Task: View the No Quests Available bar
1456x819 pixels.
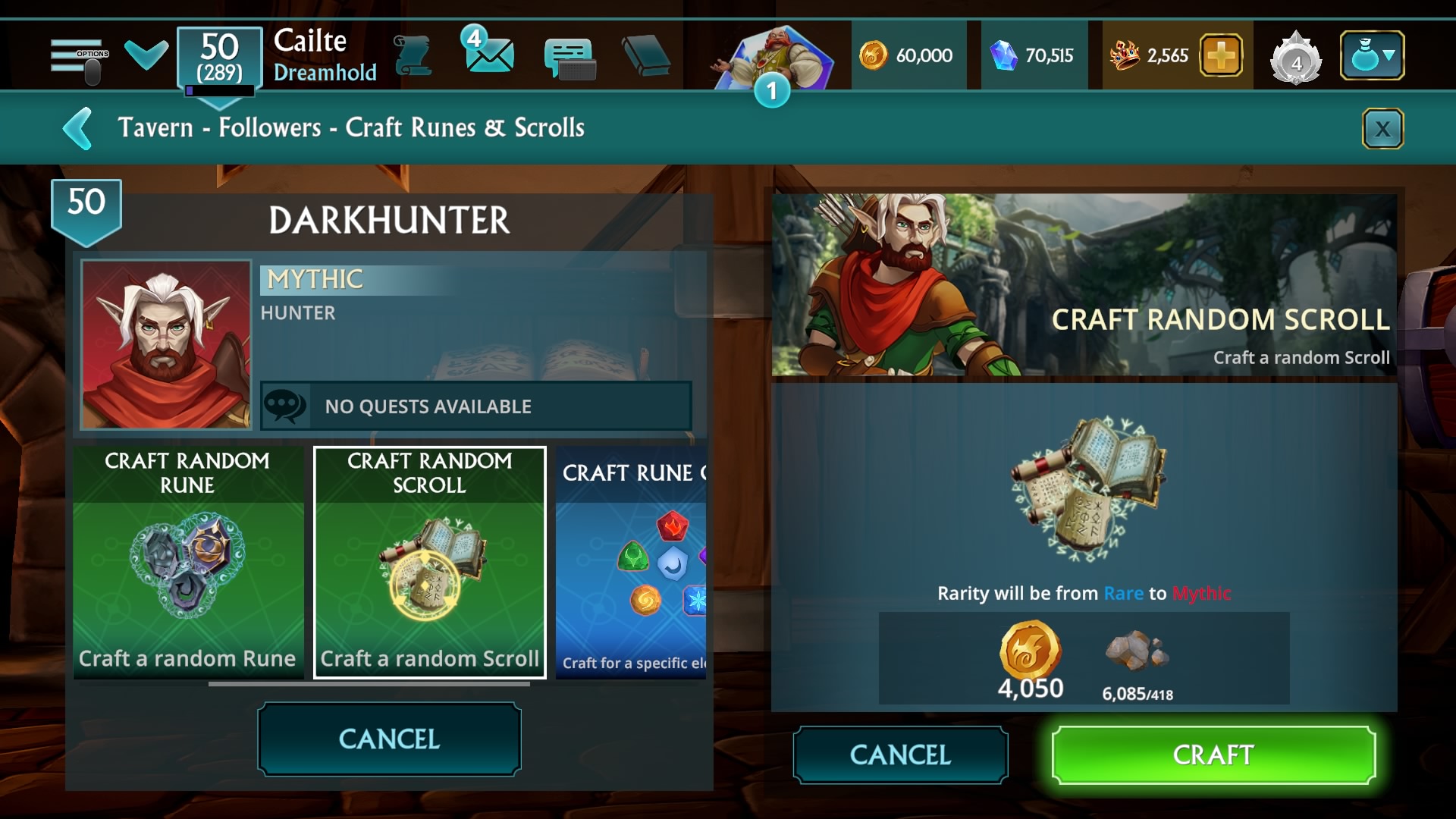Action: point(475,406)
